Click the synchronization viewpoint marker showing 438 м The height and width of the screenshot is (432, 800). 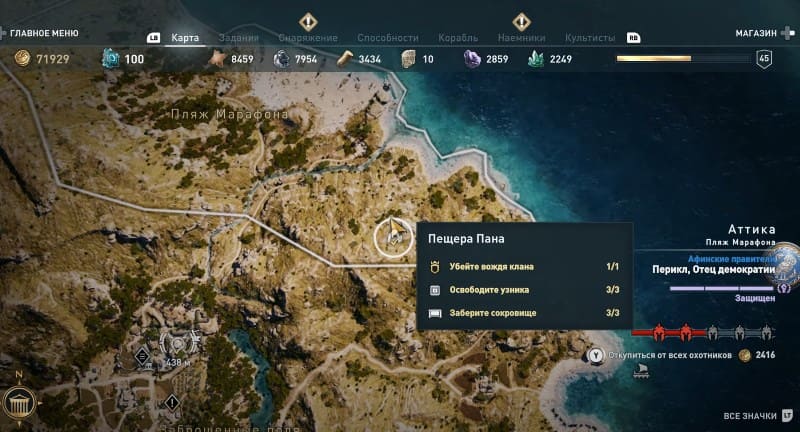click(176, 345)
